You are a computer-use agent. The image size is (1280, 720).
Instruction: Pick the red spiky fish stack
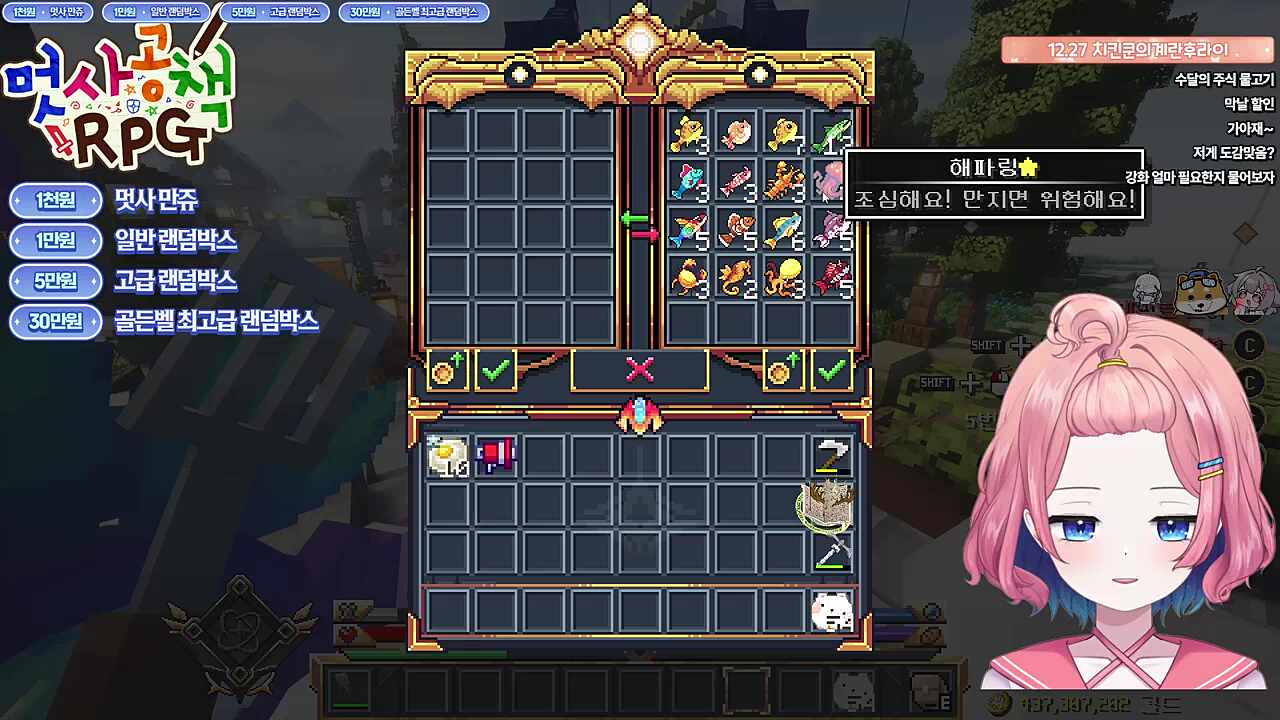832,276
